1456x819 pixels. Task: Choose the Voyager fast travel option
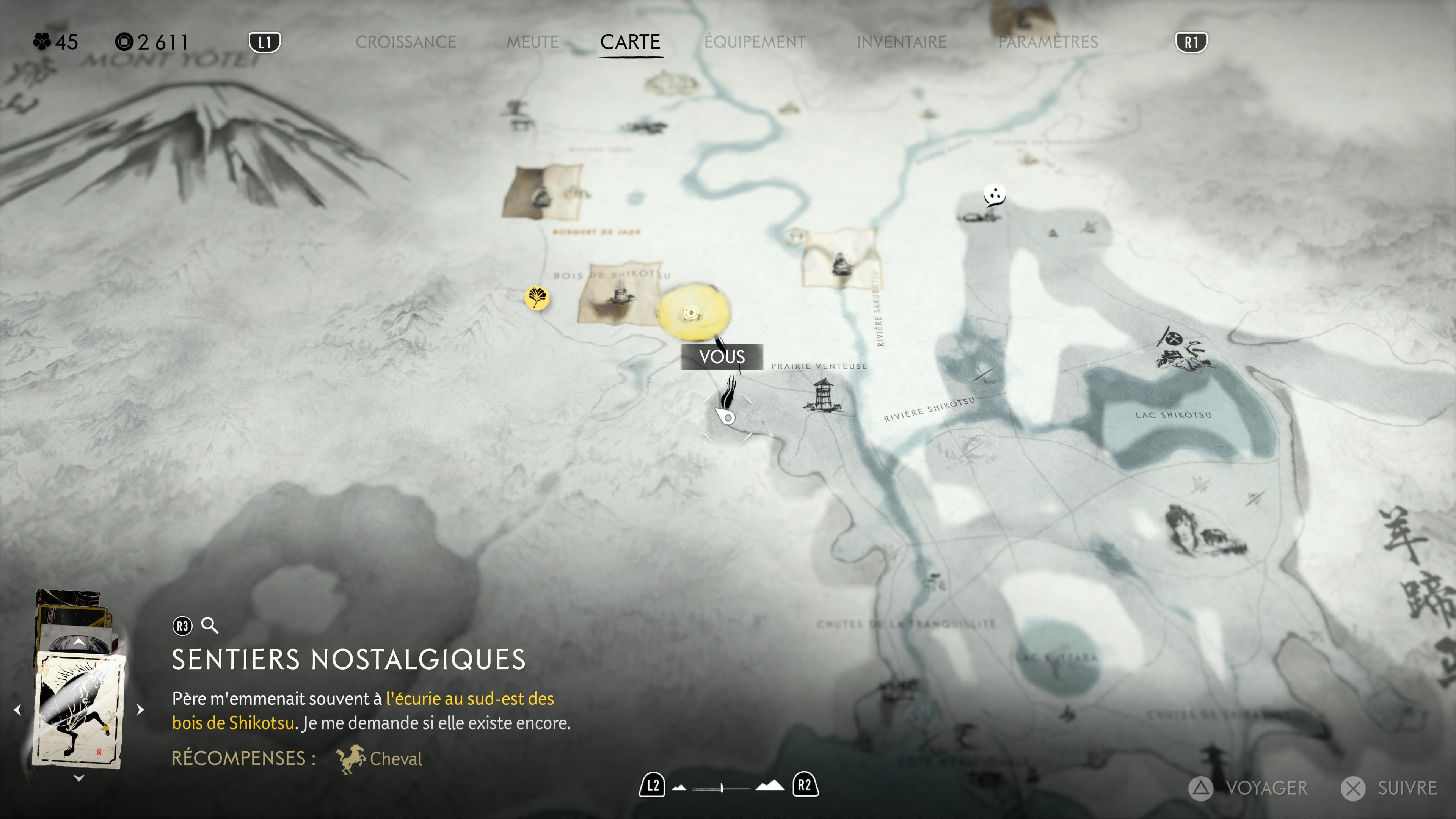(1249, 788)
